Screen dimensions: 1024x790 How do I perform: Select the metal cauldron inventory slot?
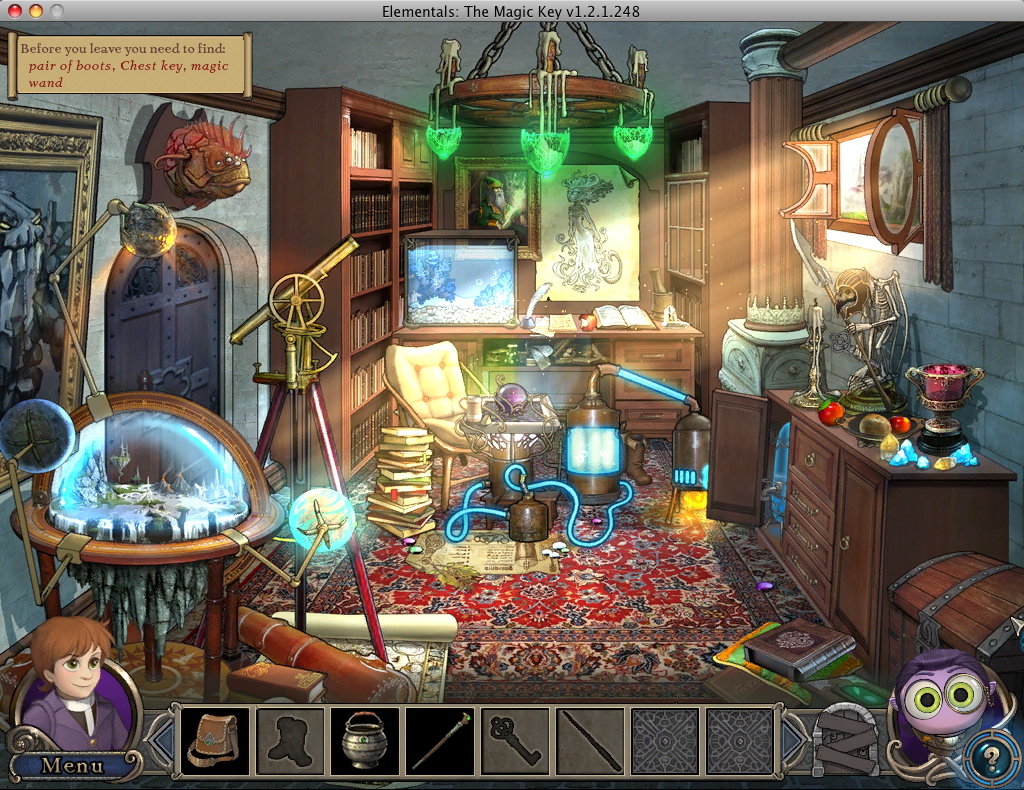pyautogui.click(x=365, y=741)
